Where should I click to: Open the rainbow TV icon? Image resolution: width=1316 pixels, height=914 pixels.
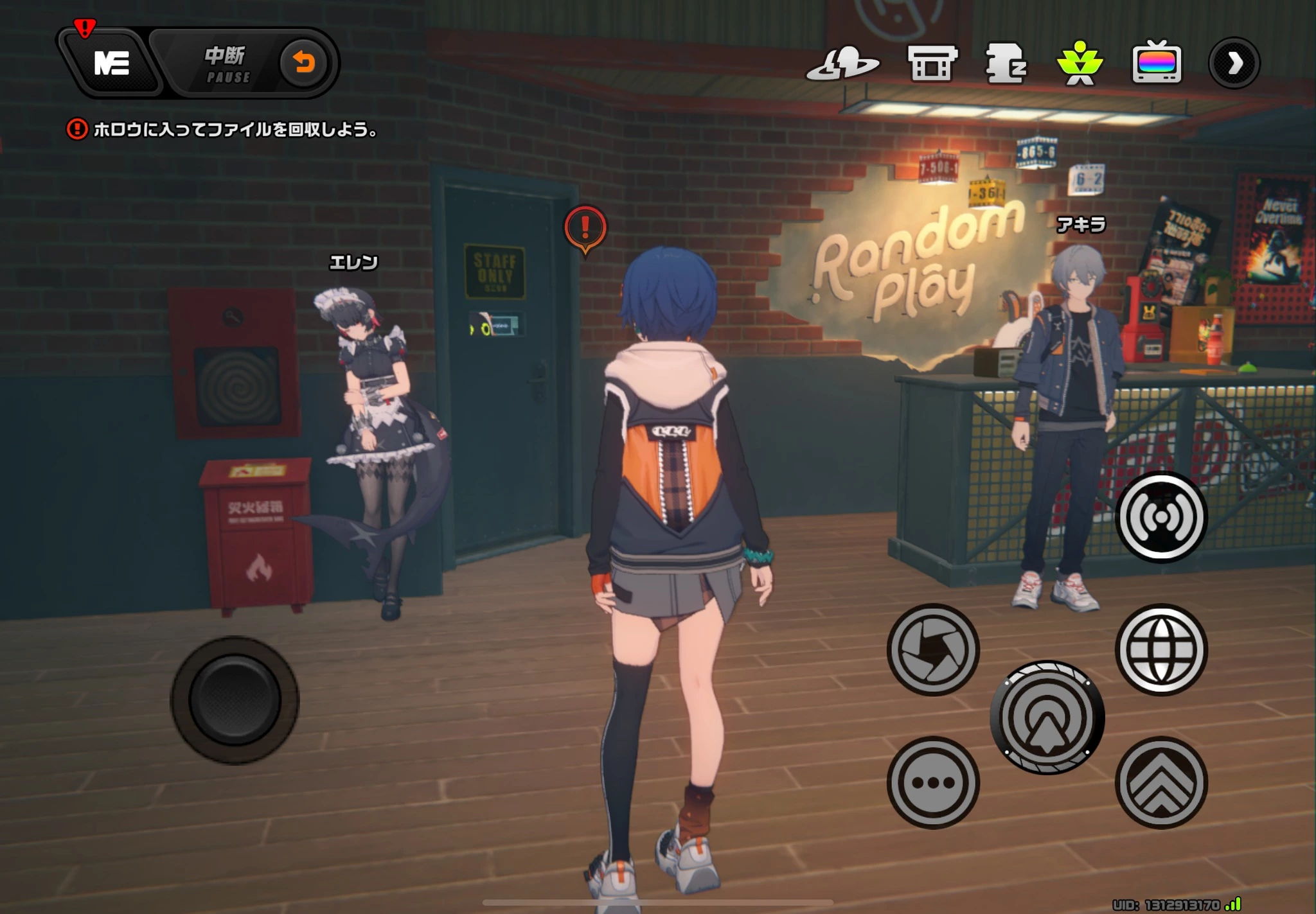pyautogui.click(x=1156, y=63)
